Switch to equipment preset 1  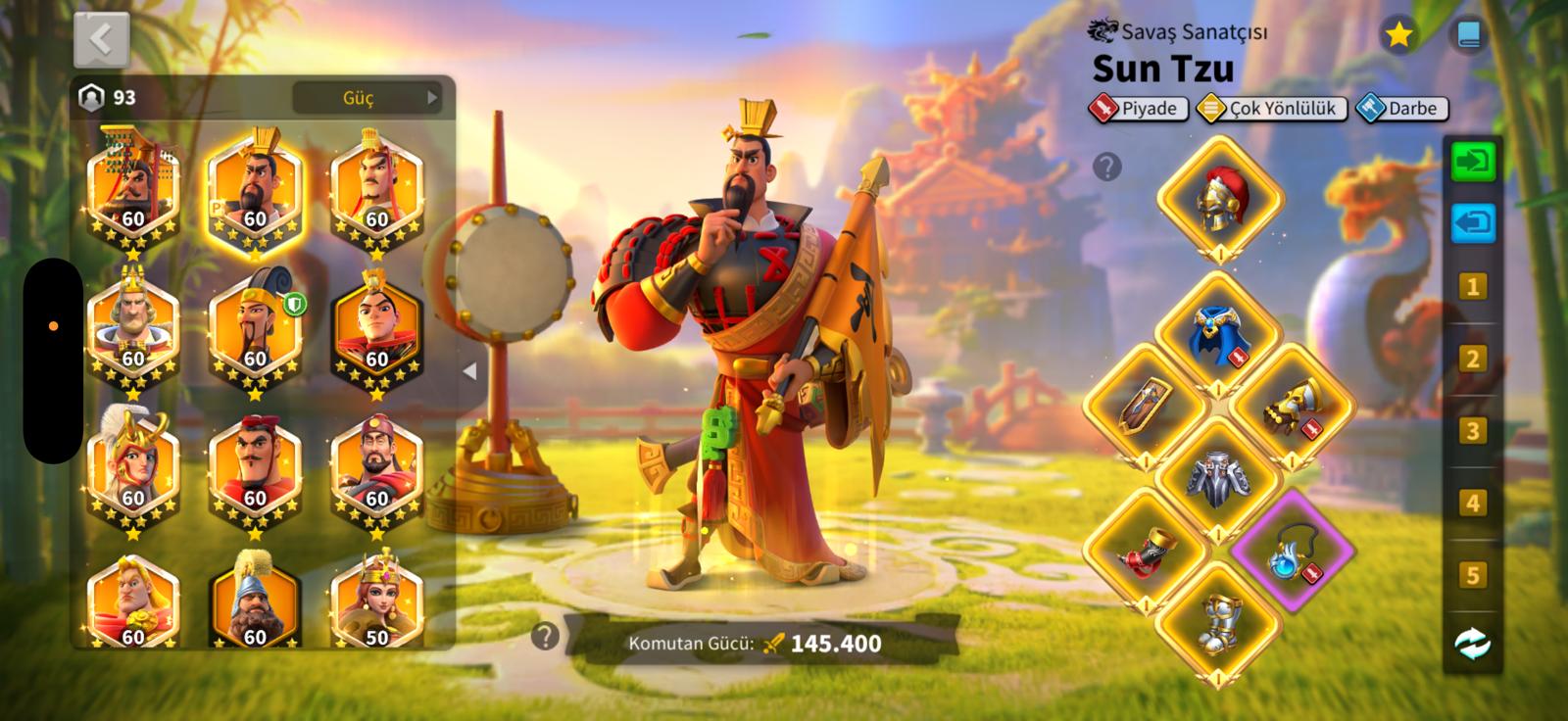(x=1472, y=287)
